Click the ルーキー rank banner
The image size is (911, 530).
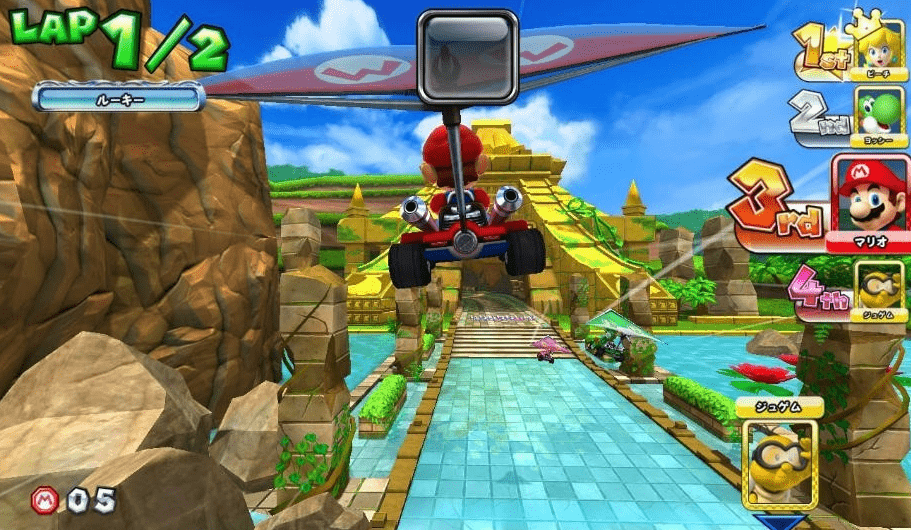coord(118,97)
